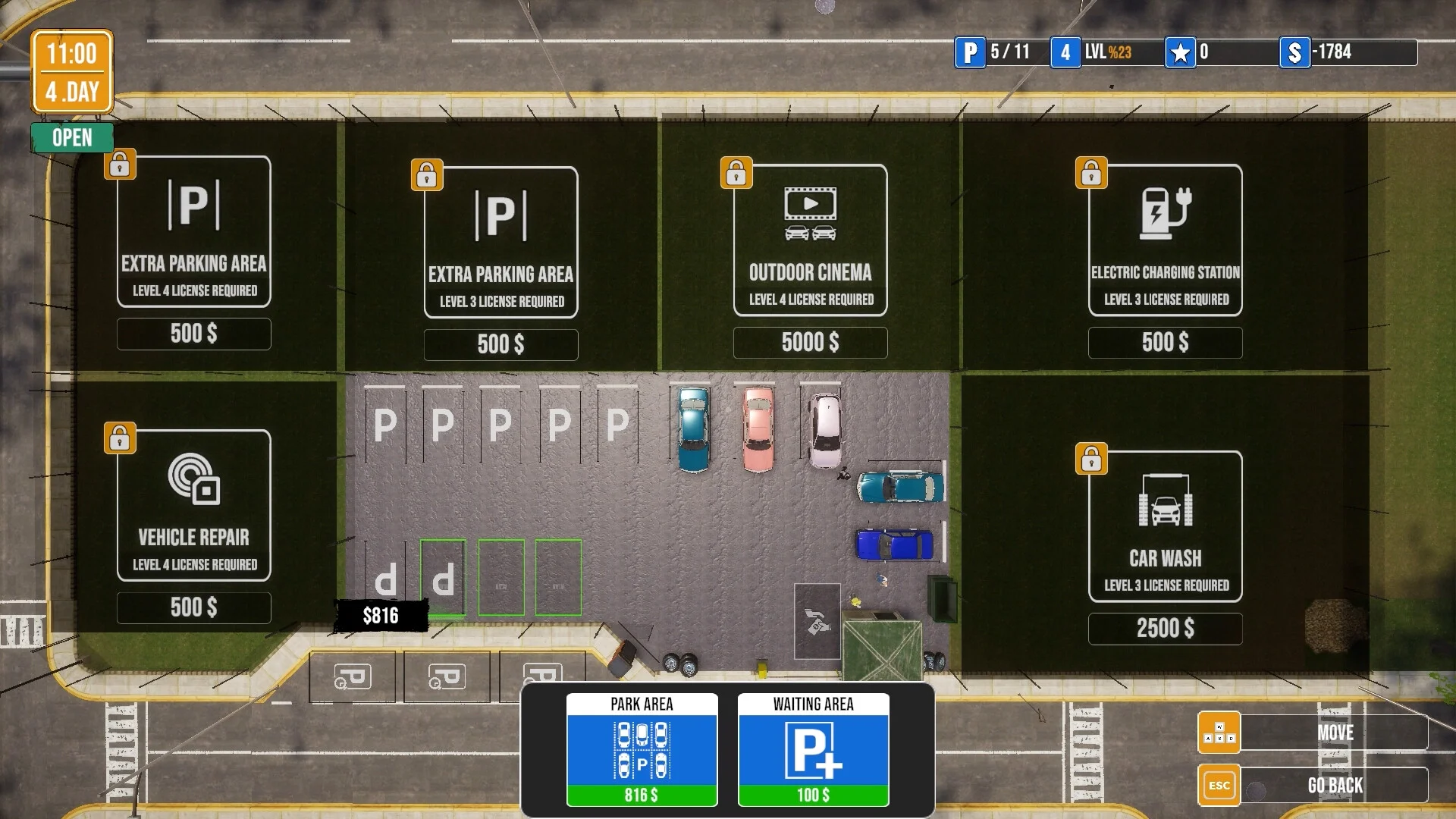
Task: Pick the Extra Parking Area level 4 tile
Action: click(x=194, y=231)
